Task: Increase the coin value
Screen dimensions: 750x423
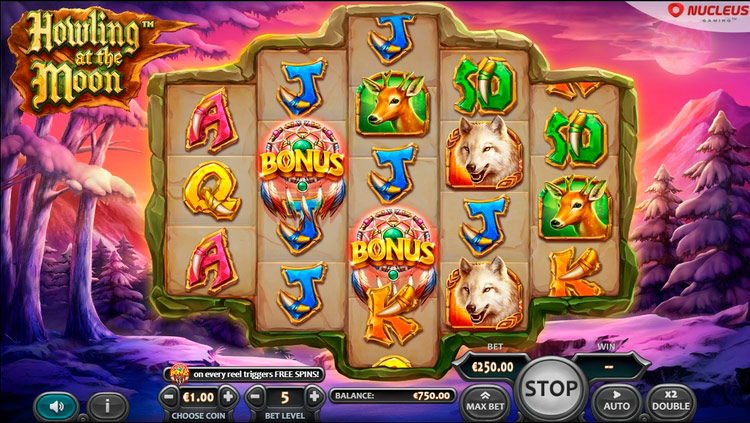Action: (x=229, y=396)
